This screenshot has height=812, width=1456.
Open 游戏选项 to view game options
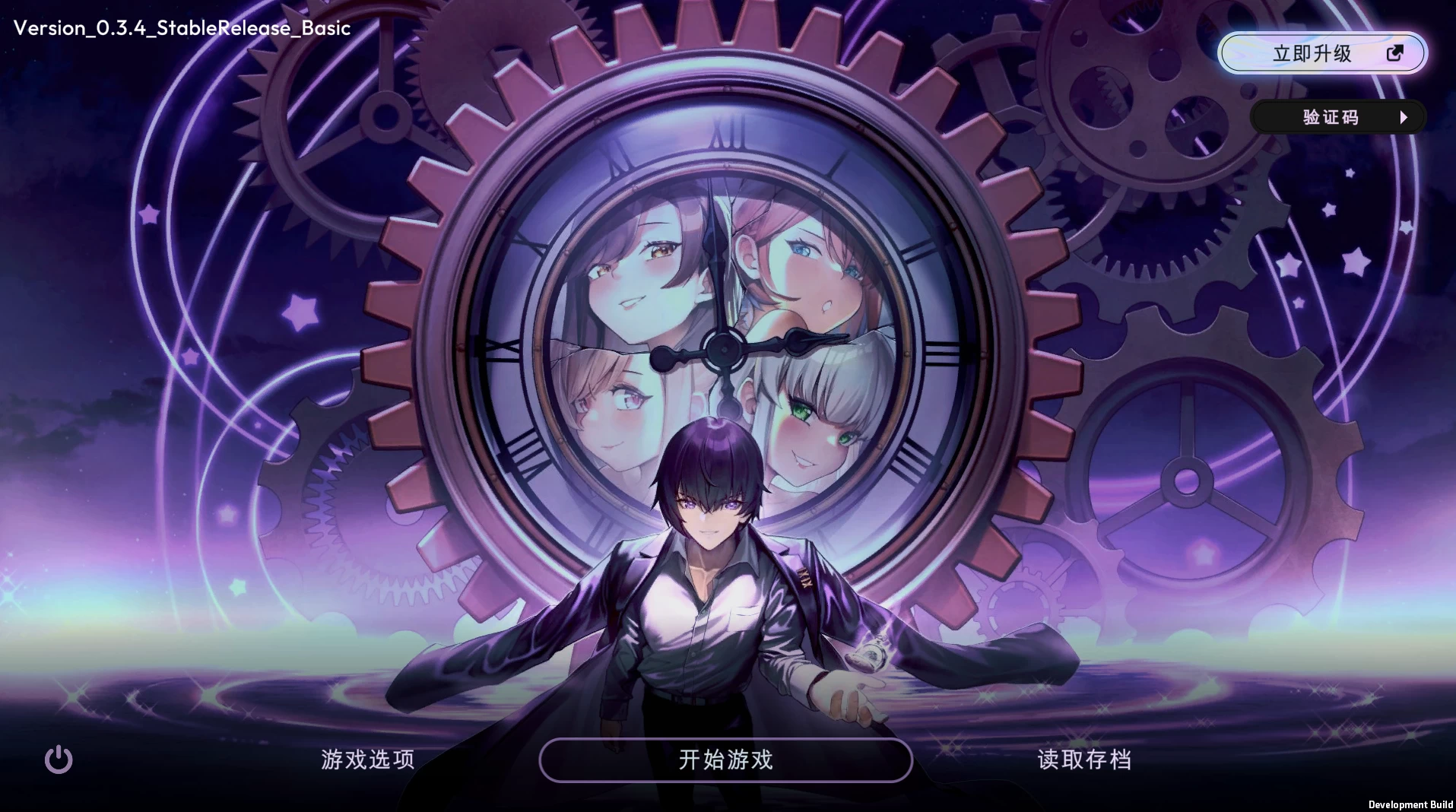[367, 760]
